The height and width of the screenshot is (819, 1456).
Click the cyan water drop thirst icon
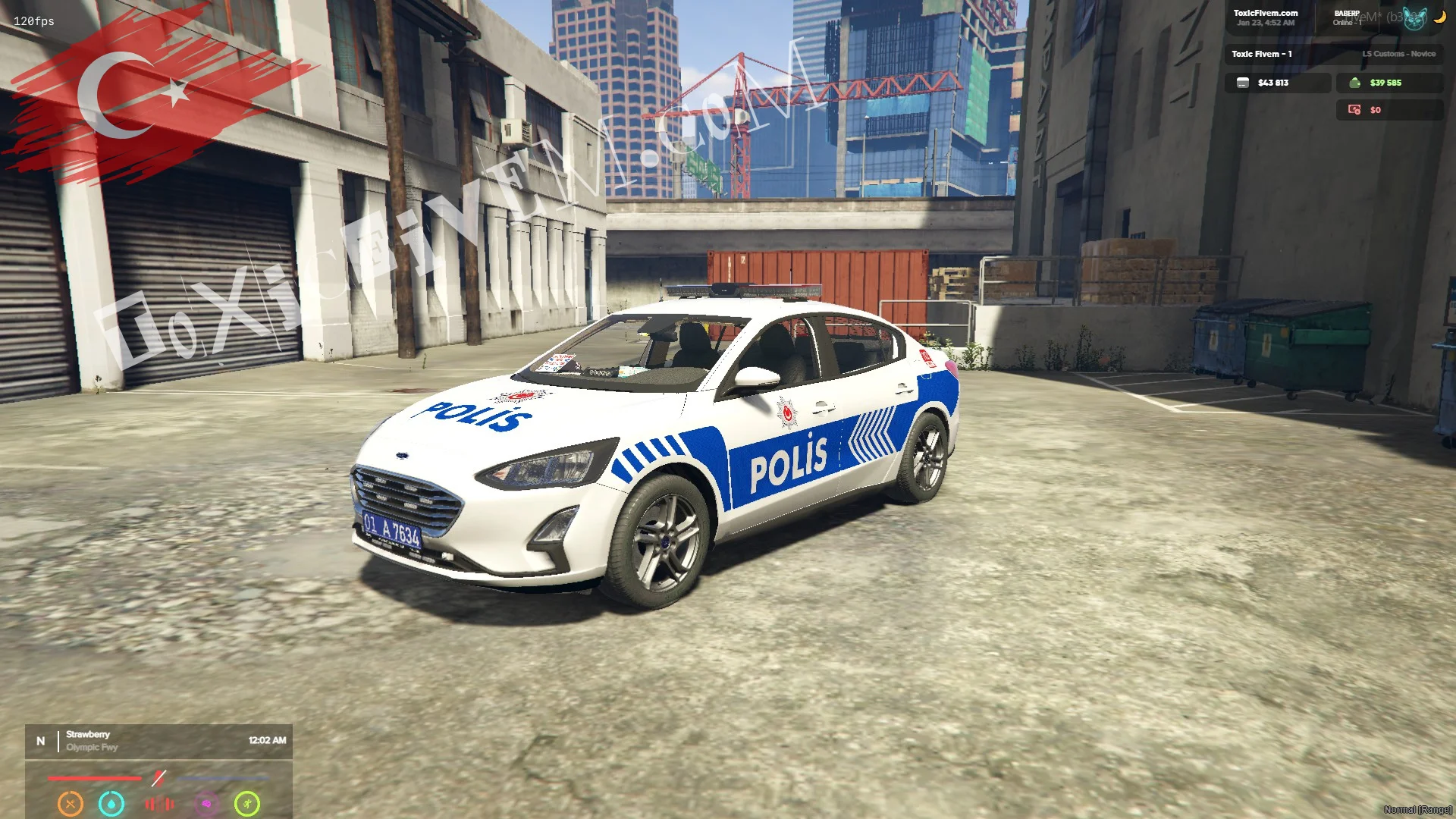click(111, 803)
